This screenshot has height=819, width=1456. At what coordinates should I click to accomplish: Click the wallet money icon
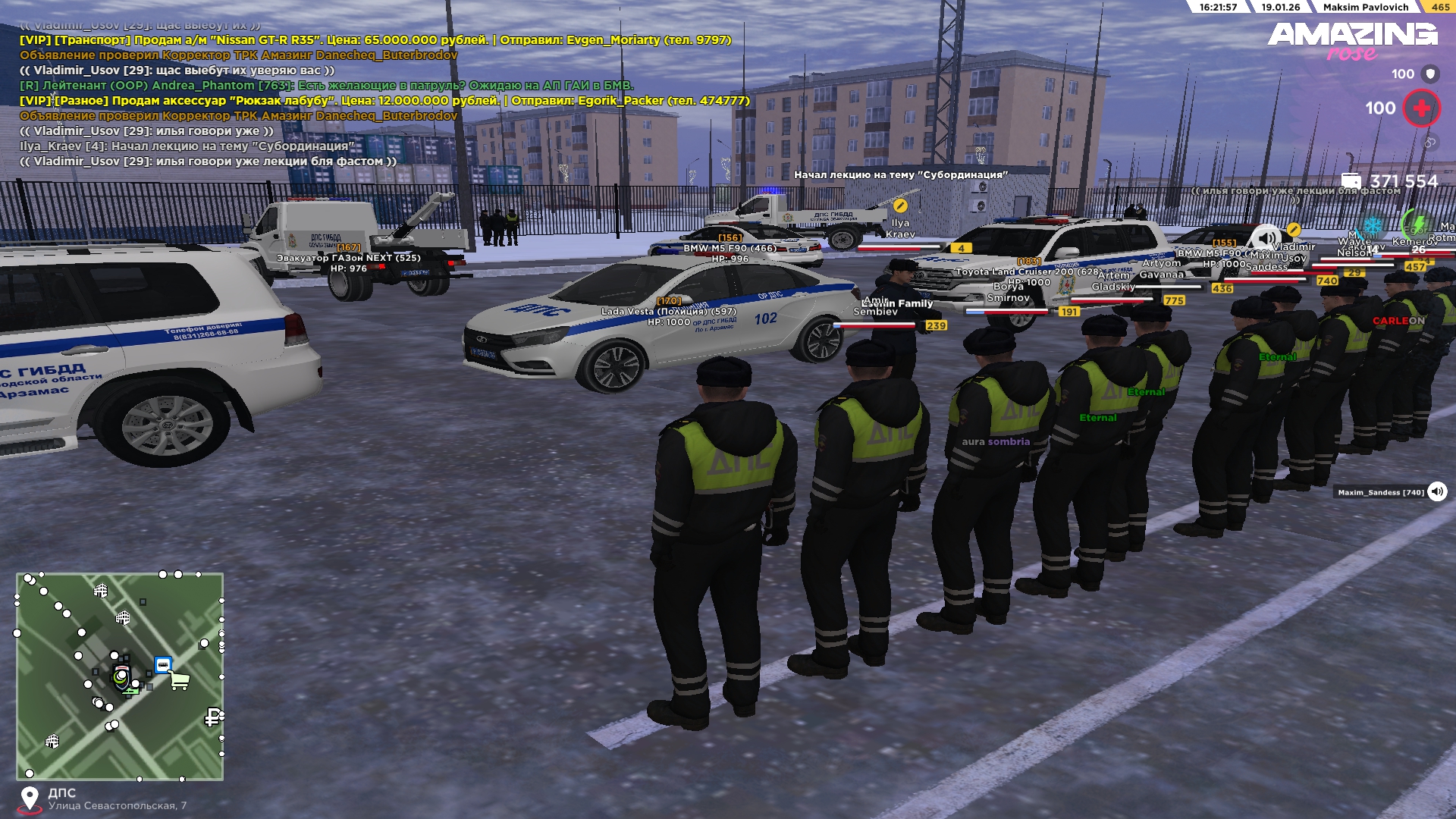[x=1351, y=180]
